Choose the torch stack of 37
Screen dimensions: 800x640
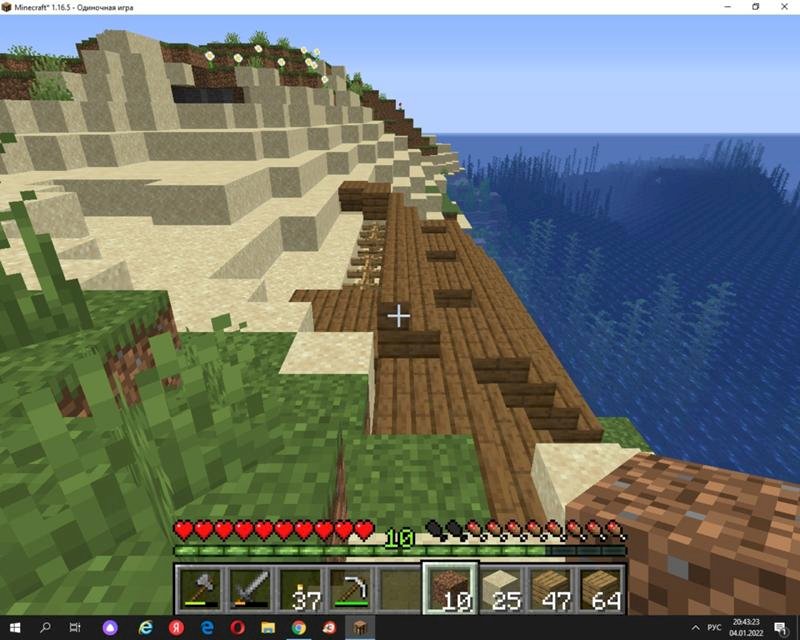click(x=299, y=587)
